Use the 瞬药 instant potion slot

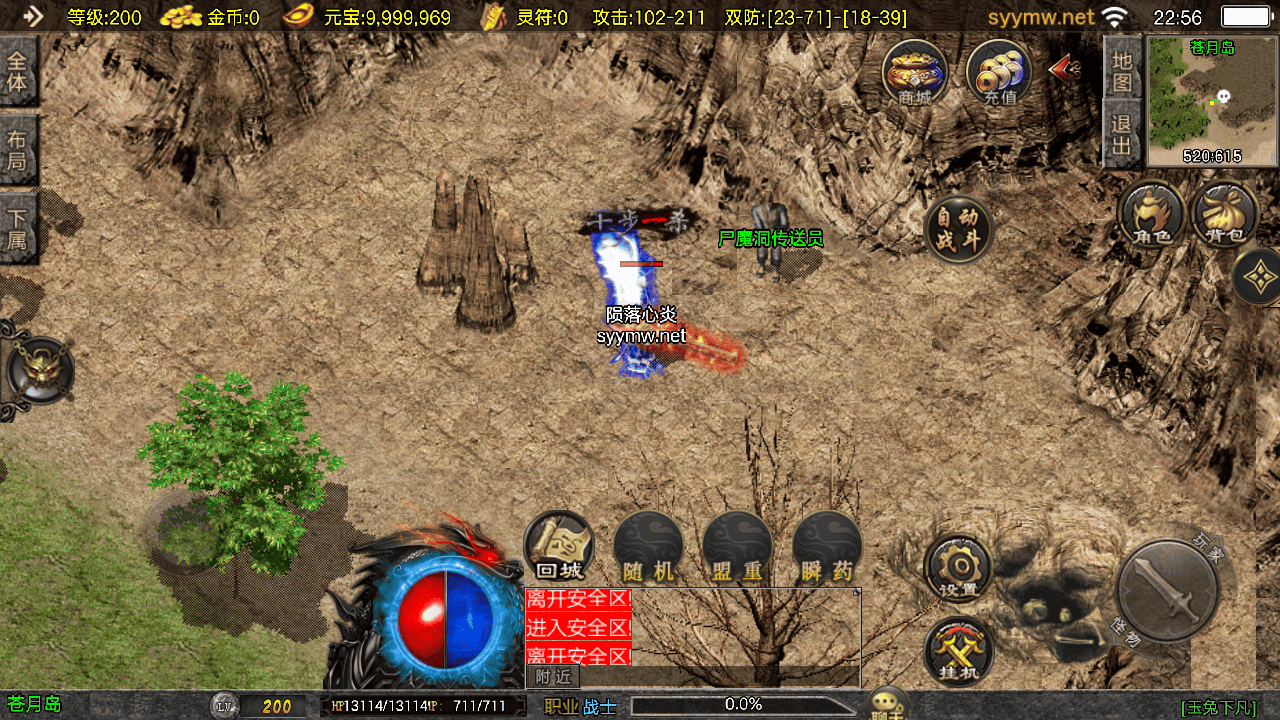(827, 547)
